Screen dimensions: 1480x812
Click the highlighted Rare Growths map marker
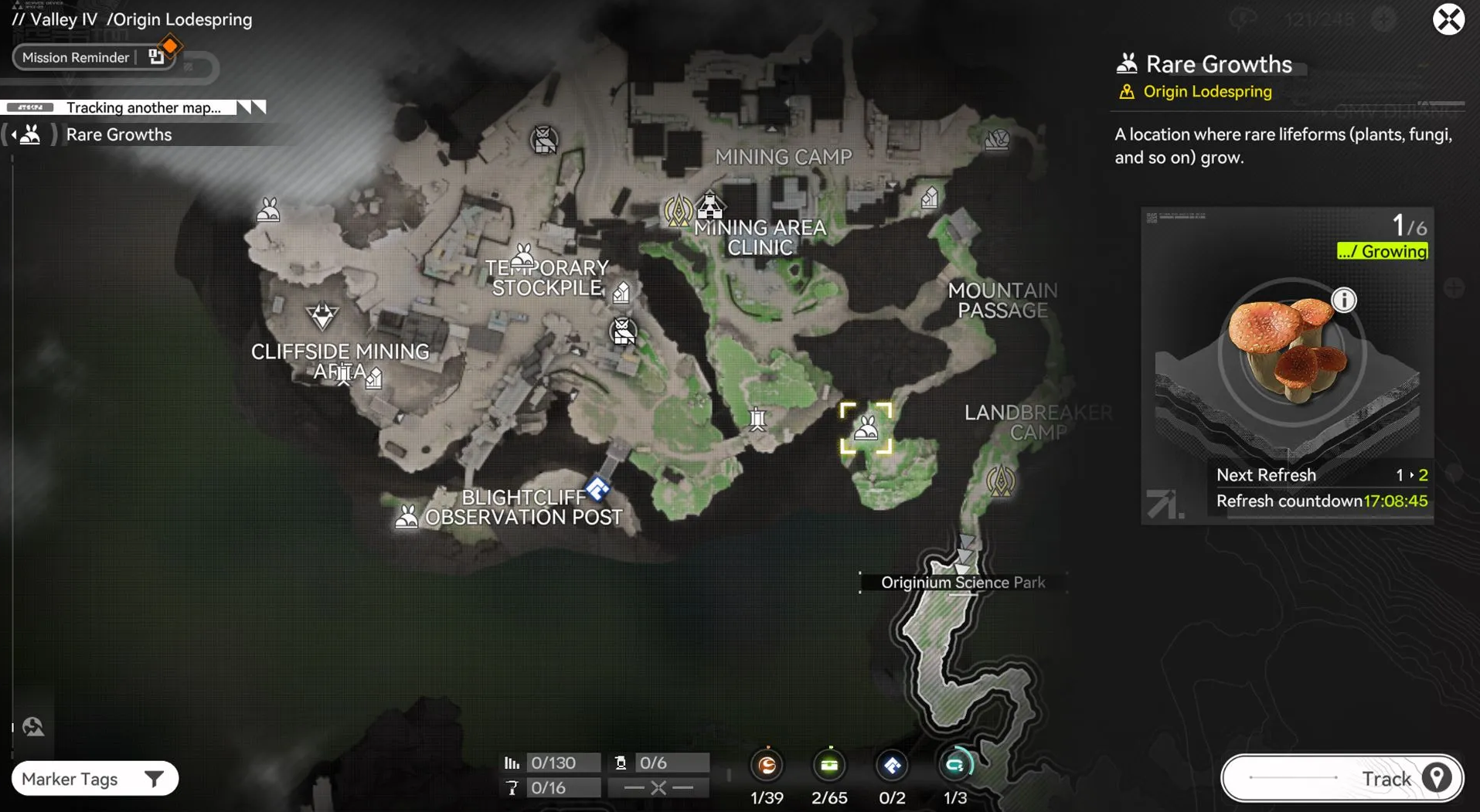point(866,428)
